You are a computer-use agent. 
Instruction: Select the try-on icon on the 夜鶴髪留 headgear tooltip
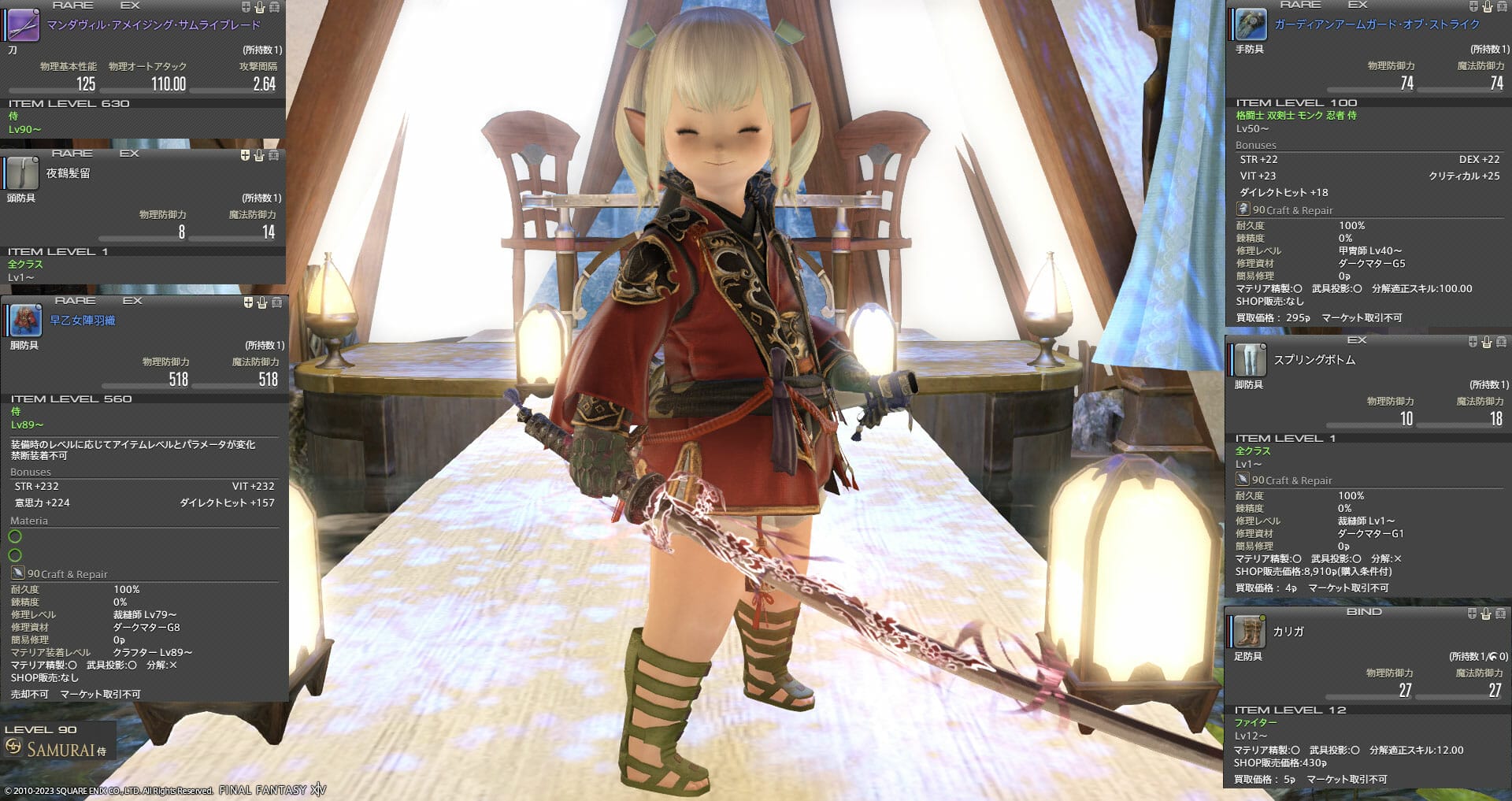(x=259, y=155)
